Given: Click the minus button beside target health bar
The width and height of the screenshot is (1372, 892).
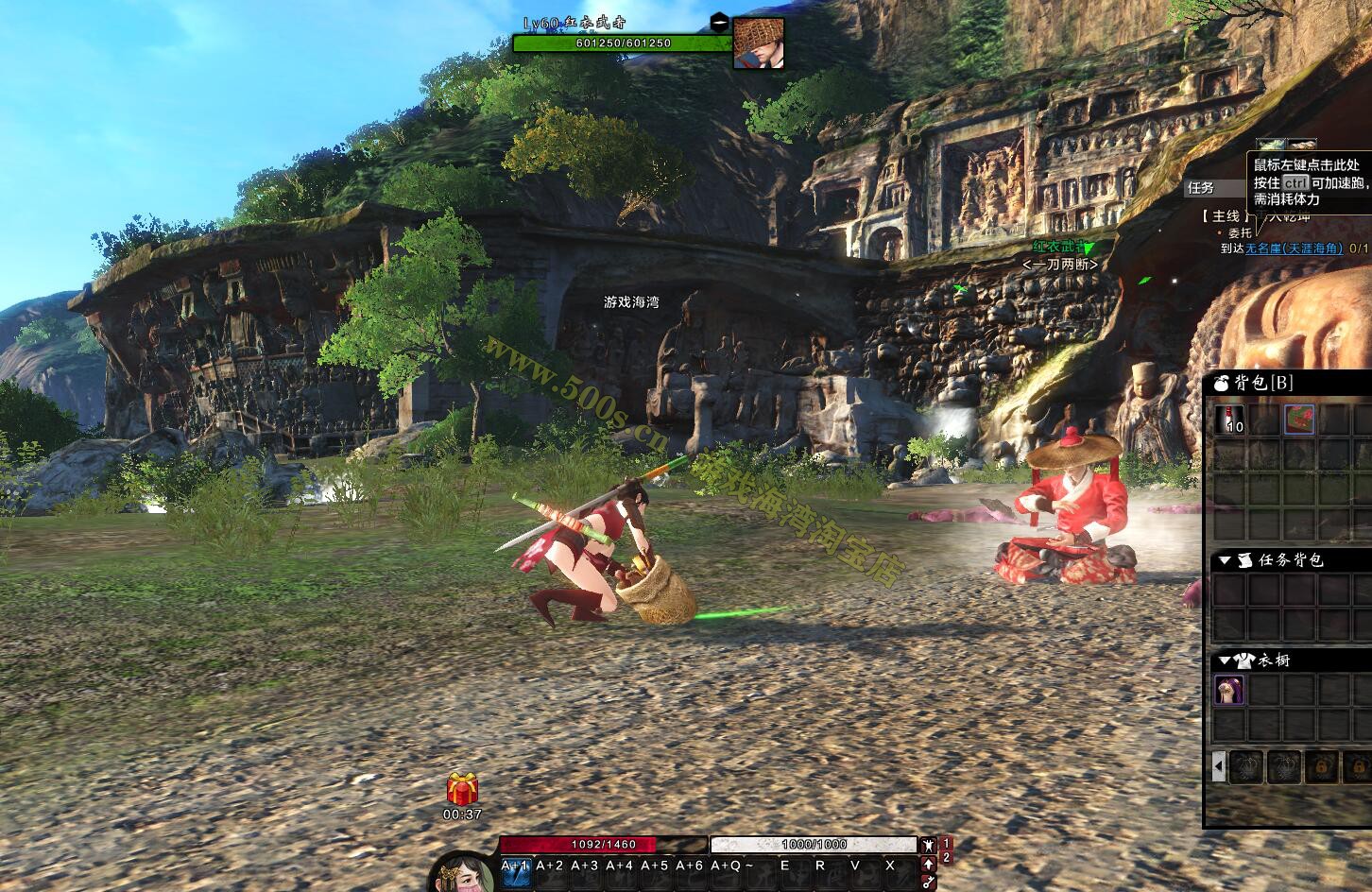Looking at the screenshot, I should click(720, 22).
